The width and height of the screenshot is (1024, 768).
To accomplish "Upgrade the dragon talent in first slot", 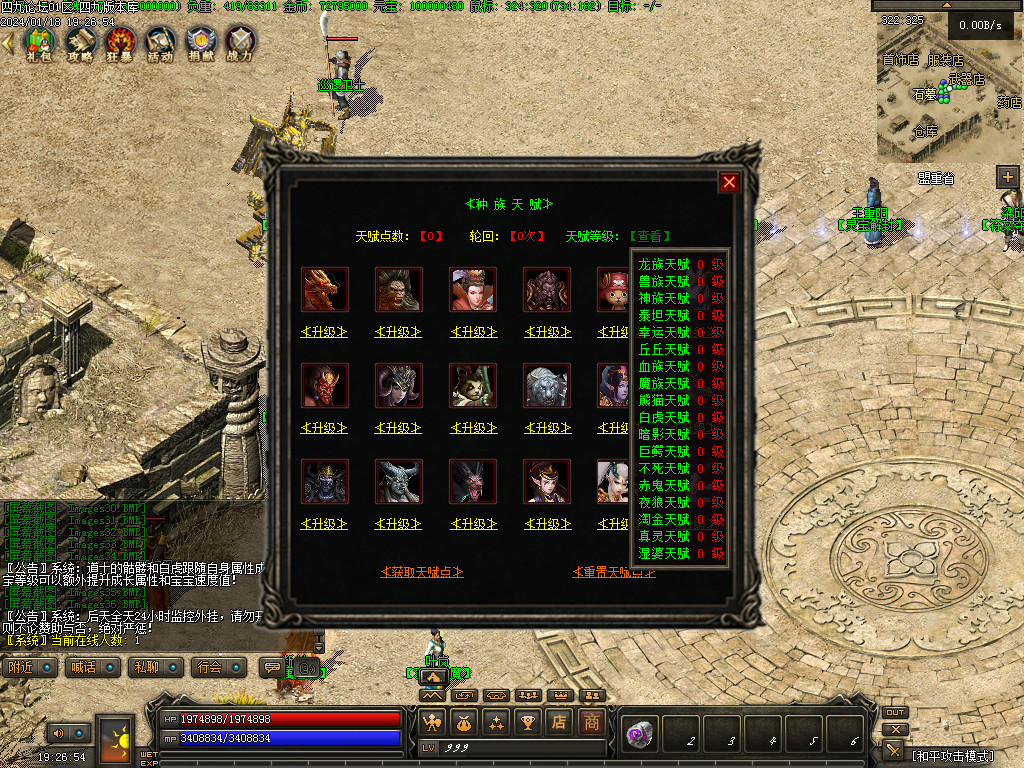I will (x=324, y=332).
